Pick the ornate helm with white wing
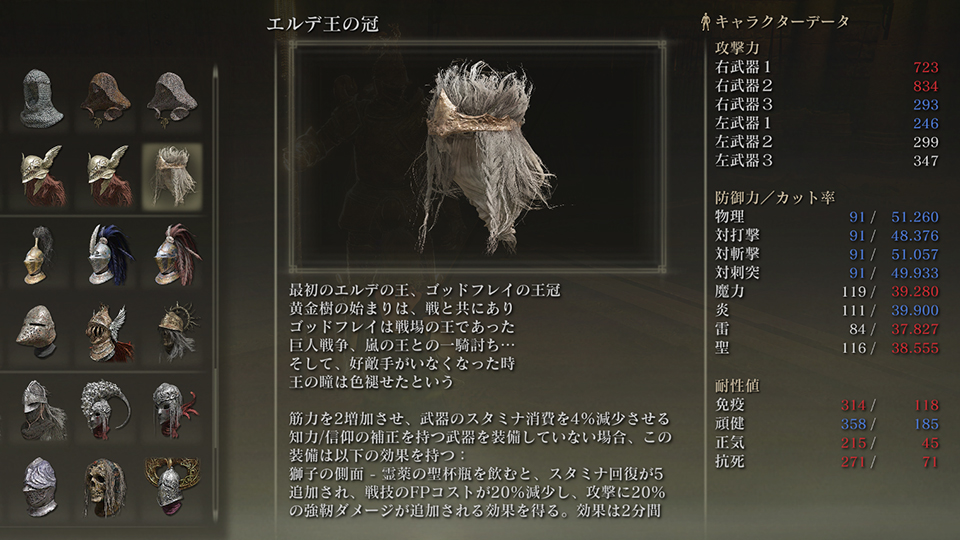 point(106,332)
